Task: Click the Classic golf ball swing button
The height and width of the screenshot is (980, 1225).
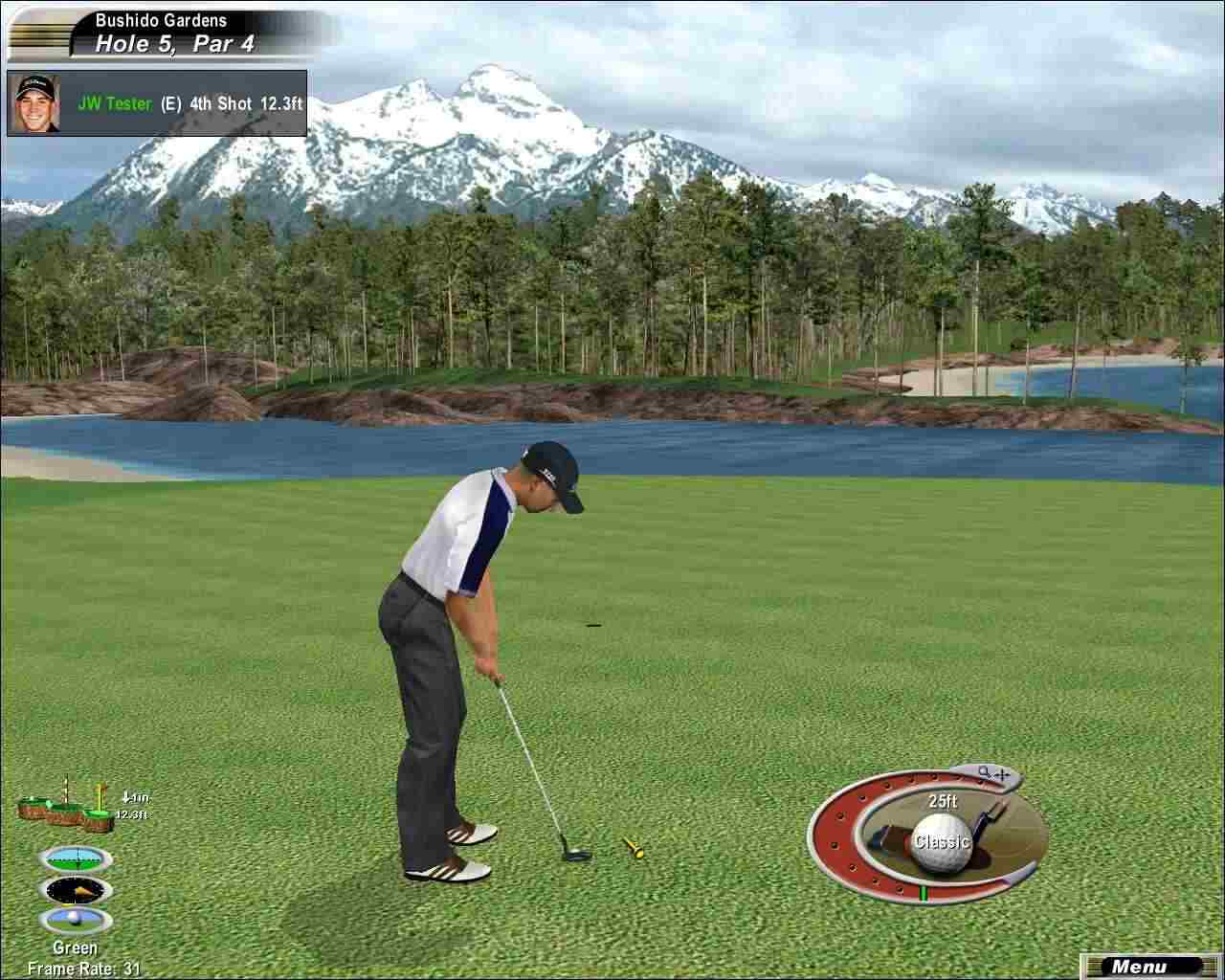Action: (x=943, y=841)
